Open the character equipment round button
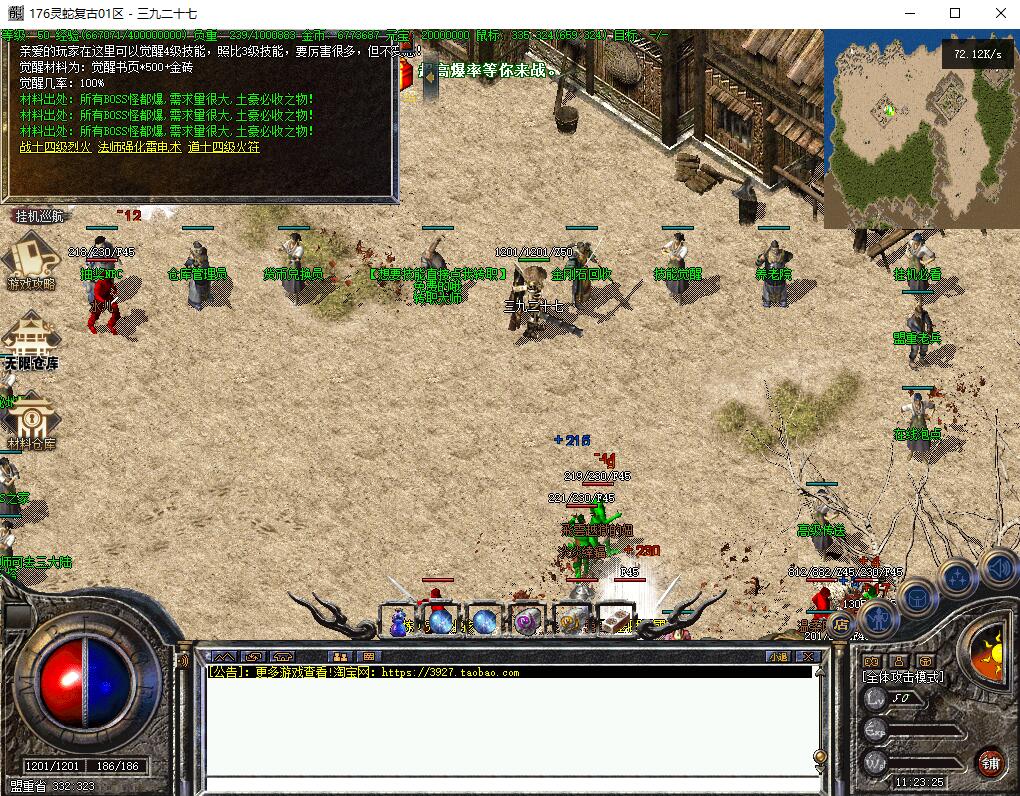 point(878,620)
